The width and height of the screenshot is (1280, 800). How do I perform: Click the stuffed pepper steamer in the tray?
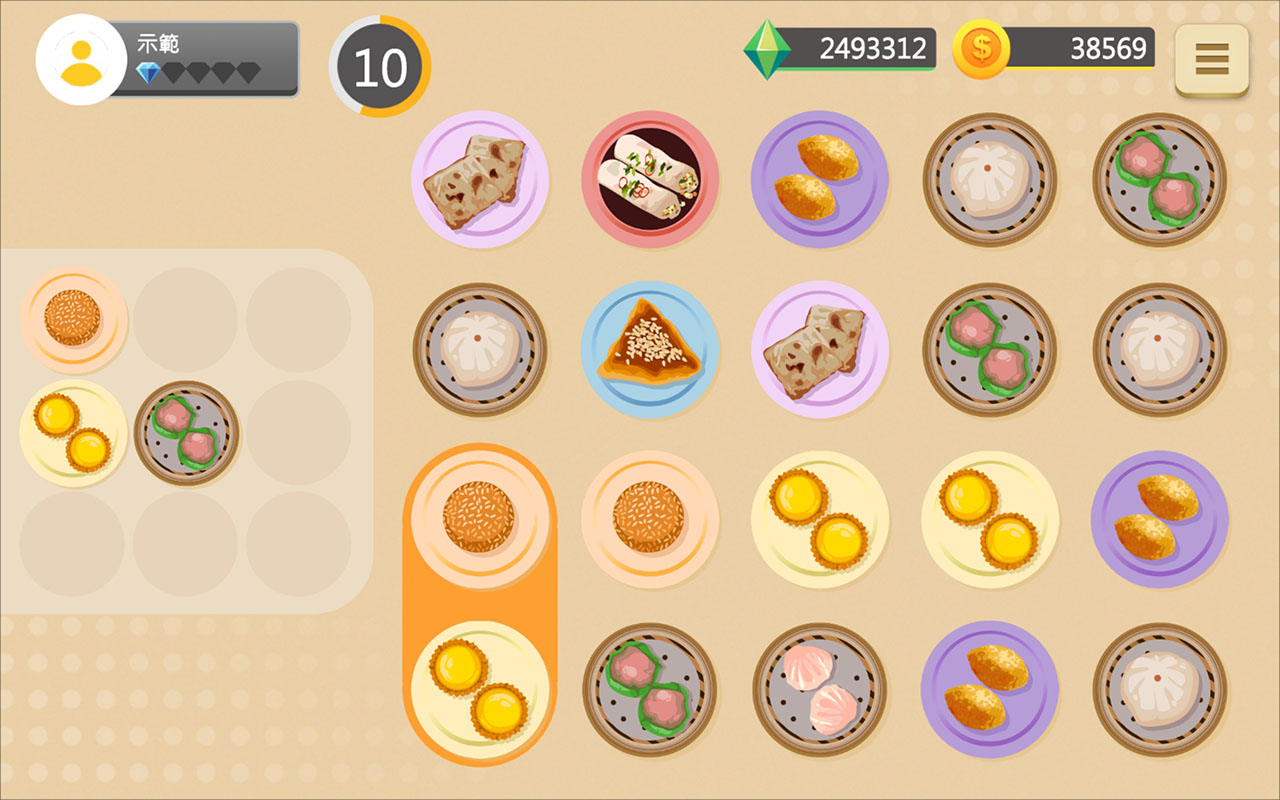coord(186,433)
